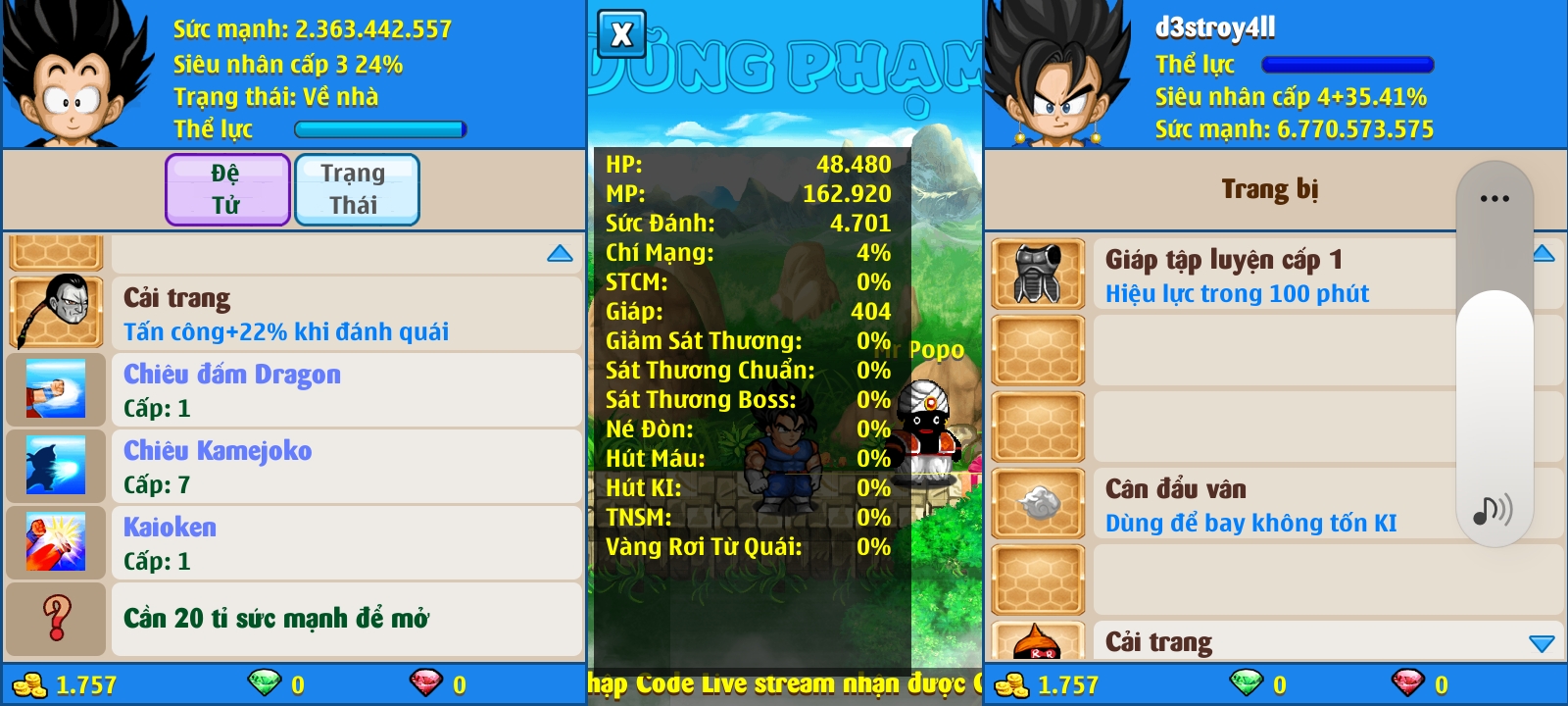1568x706 pixels.
Task: Tap the music note sound icon
Action: pos(1493,510)
